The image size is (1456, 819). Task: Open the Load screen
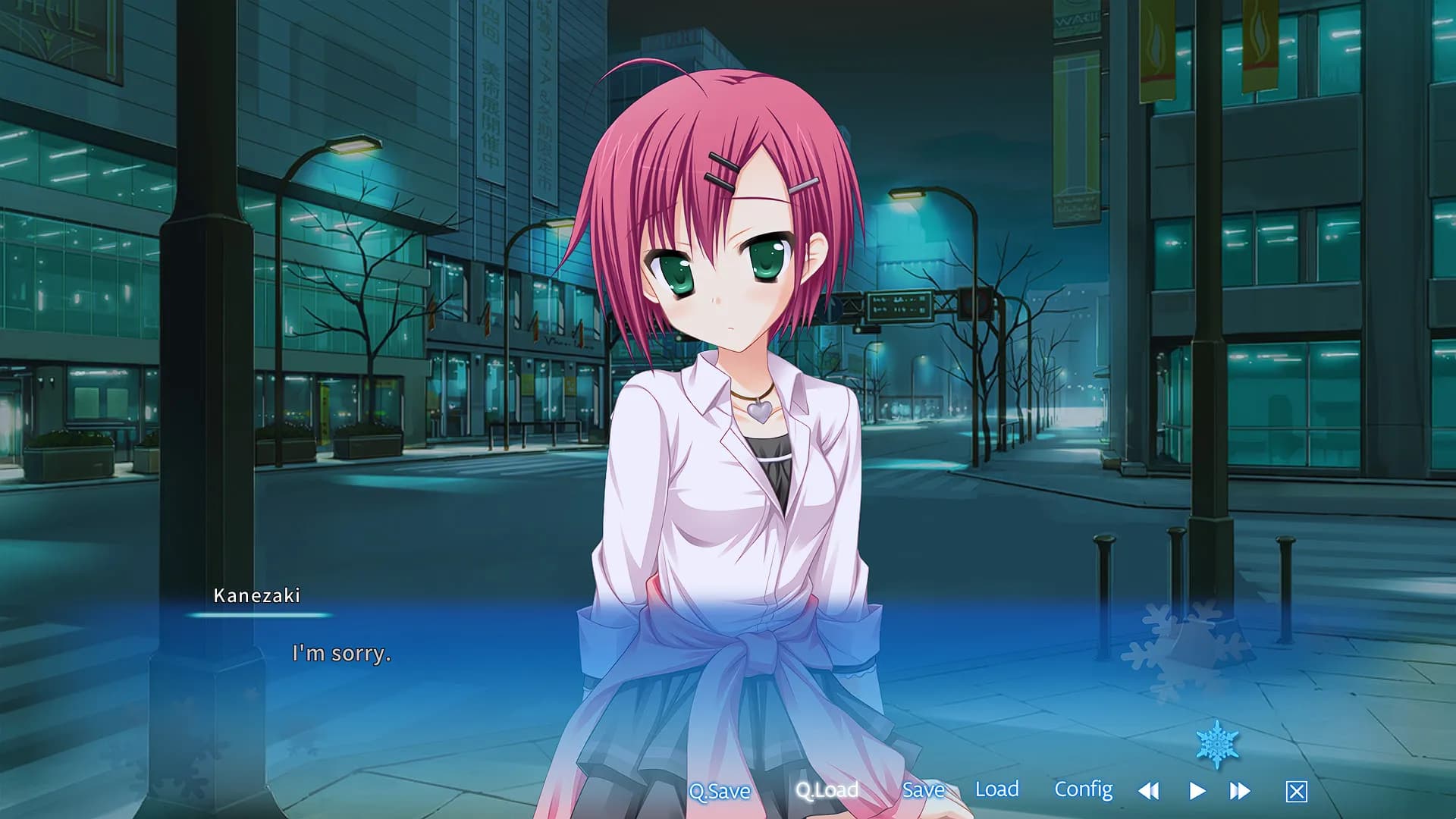pyautogui.click(x=998, y=789)
